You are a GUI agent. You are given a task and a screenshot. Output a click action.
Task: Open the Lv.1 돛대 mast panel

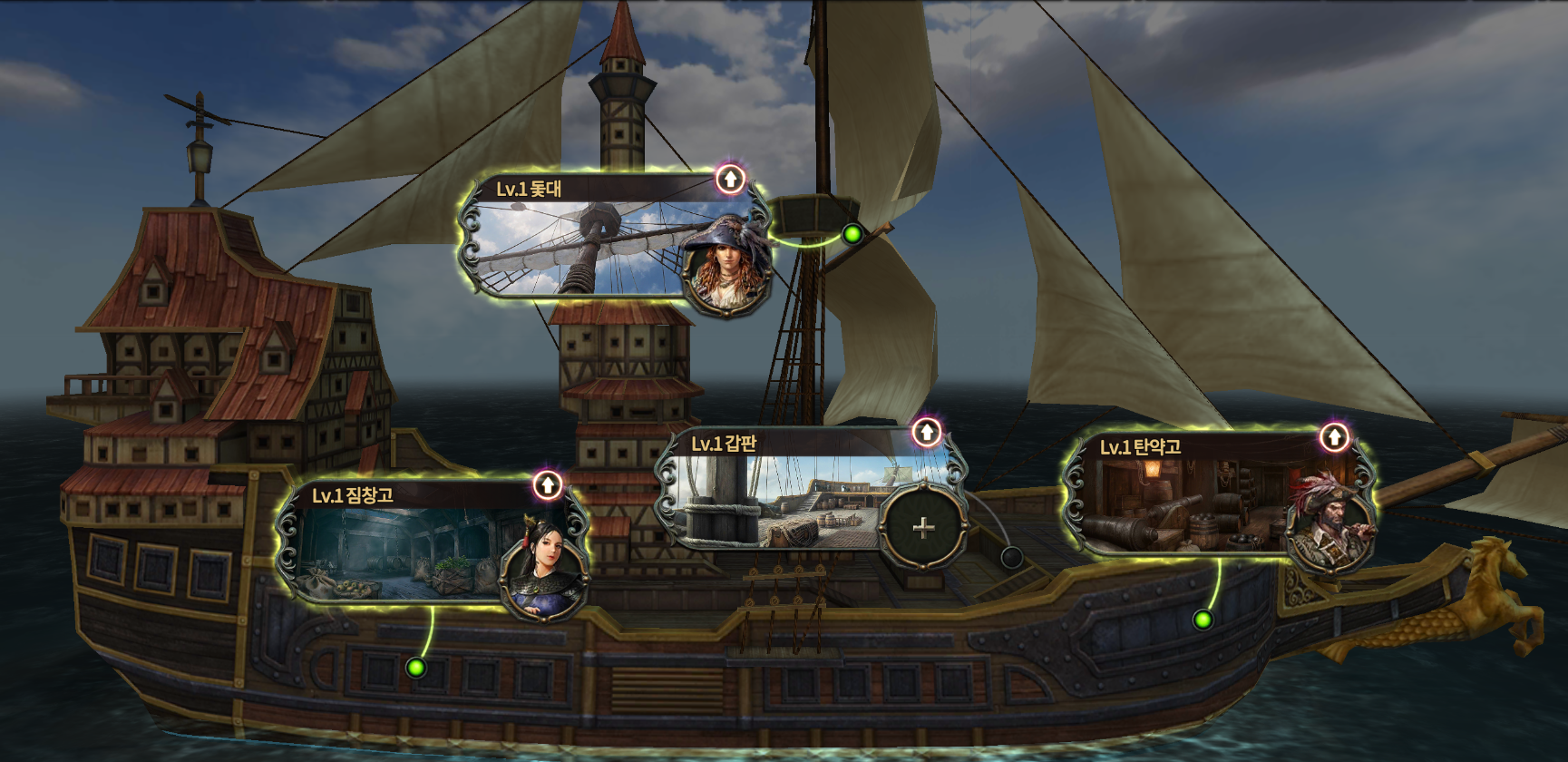point(580,245)
